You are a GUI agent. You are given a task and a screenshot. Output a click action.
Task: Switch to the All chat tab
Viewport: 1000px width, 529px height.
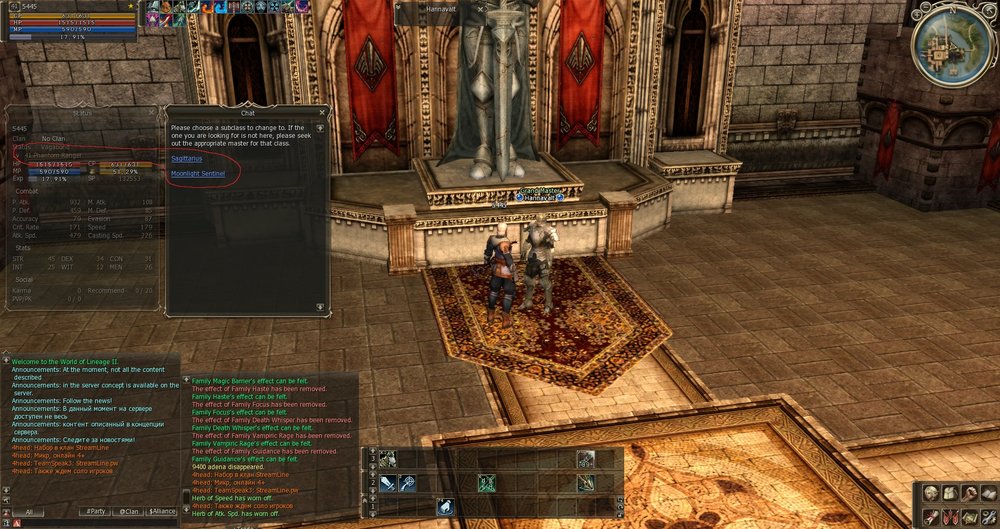click(x=29, y=512)
